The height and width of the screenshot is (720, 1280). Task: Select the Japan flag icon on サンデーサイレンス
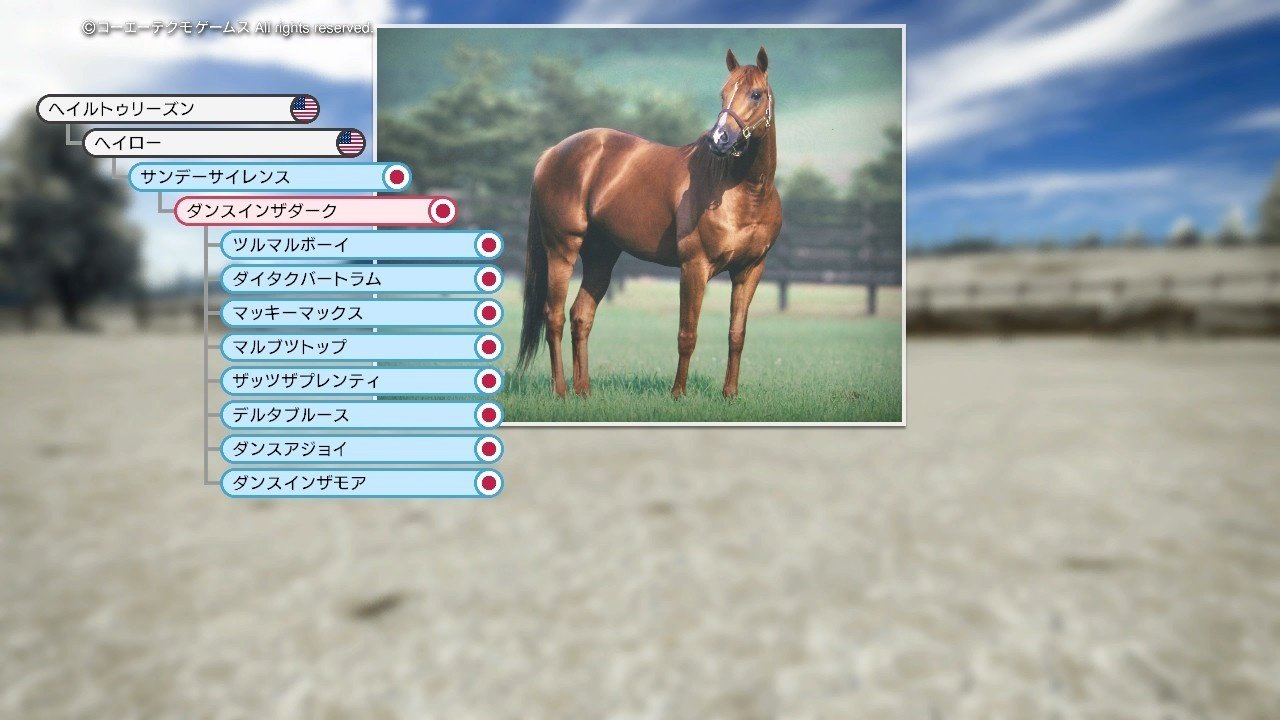[397, 176]
